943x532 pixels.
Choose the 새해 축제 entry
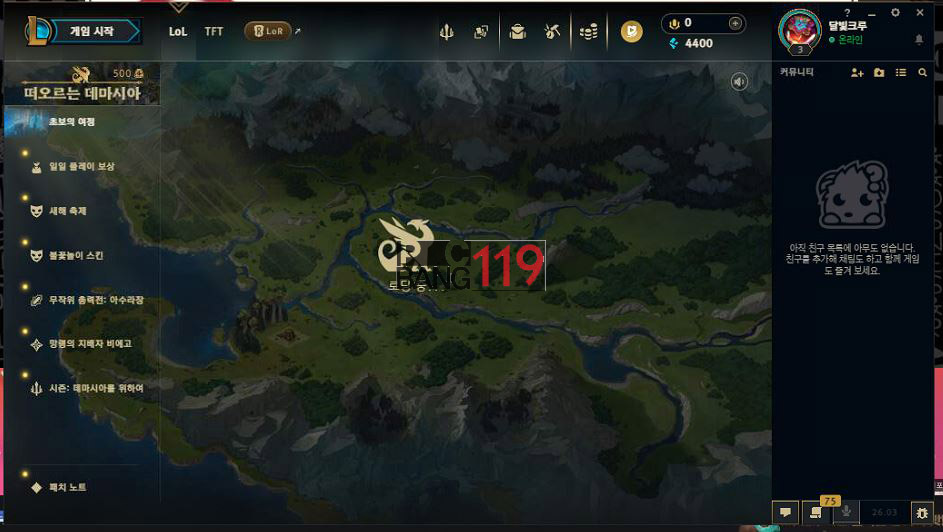68,211
